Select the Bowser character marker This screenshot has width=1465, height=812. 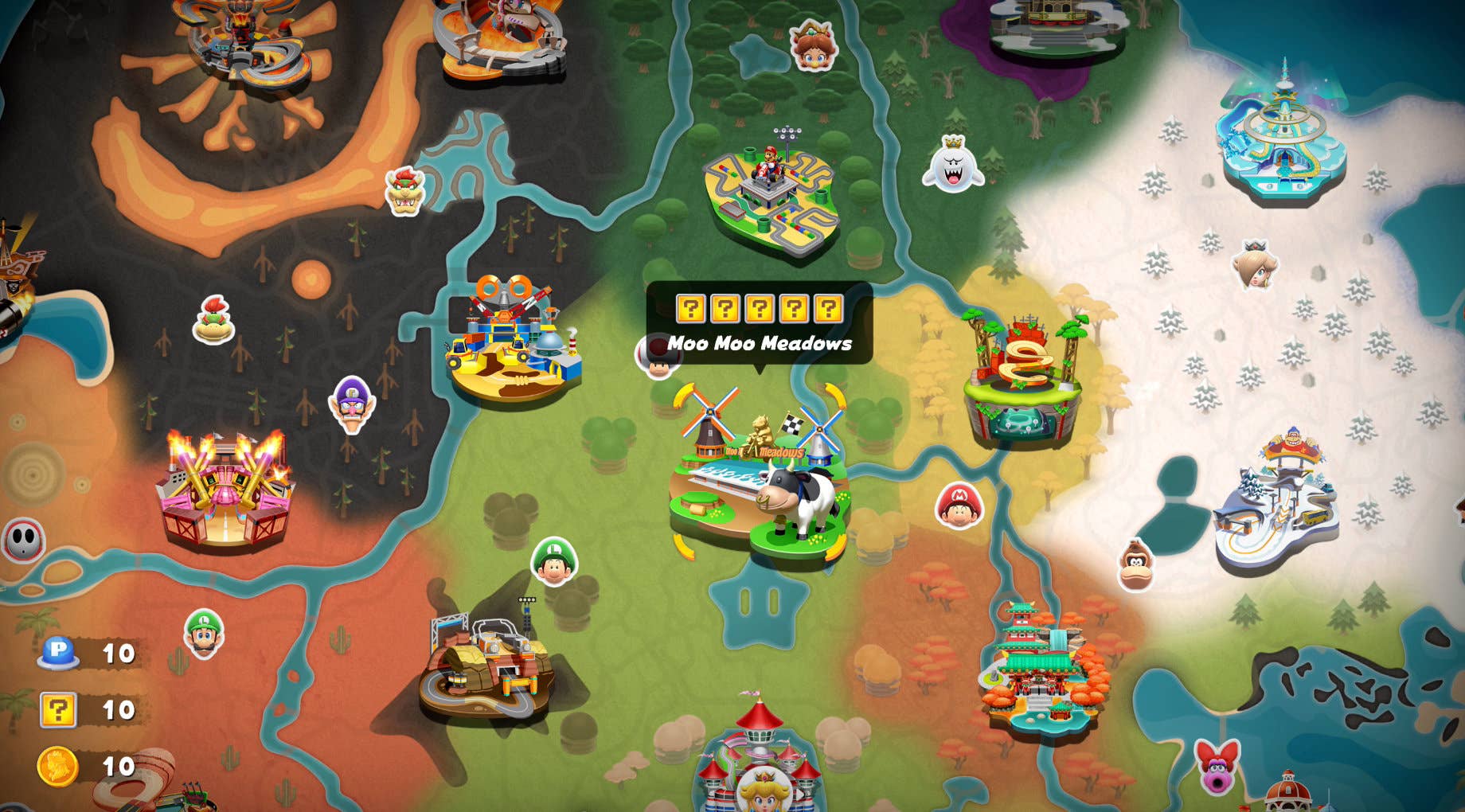point(404,191)
